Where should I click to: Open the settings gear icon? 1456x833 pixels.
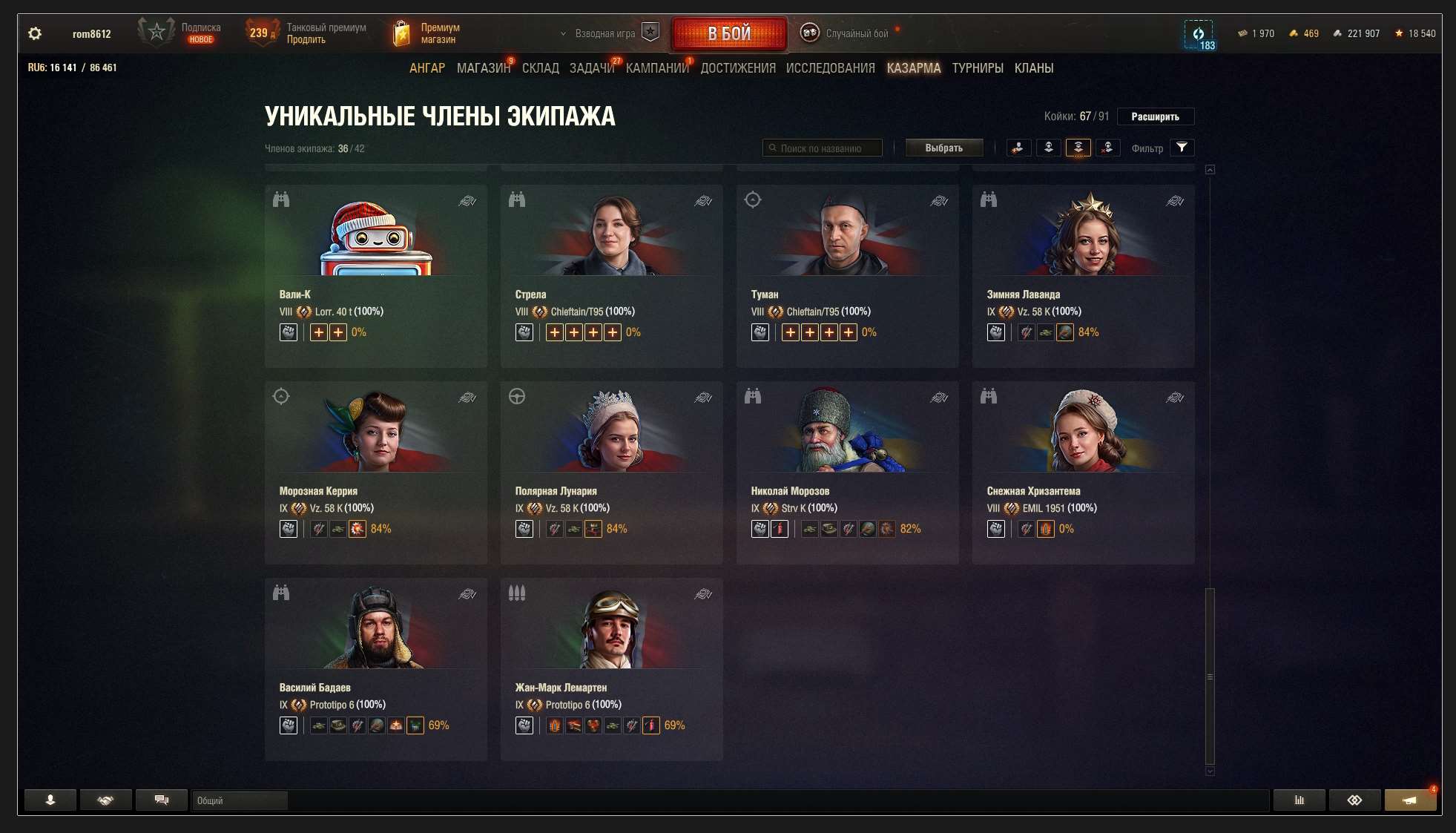coord(35,33)
